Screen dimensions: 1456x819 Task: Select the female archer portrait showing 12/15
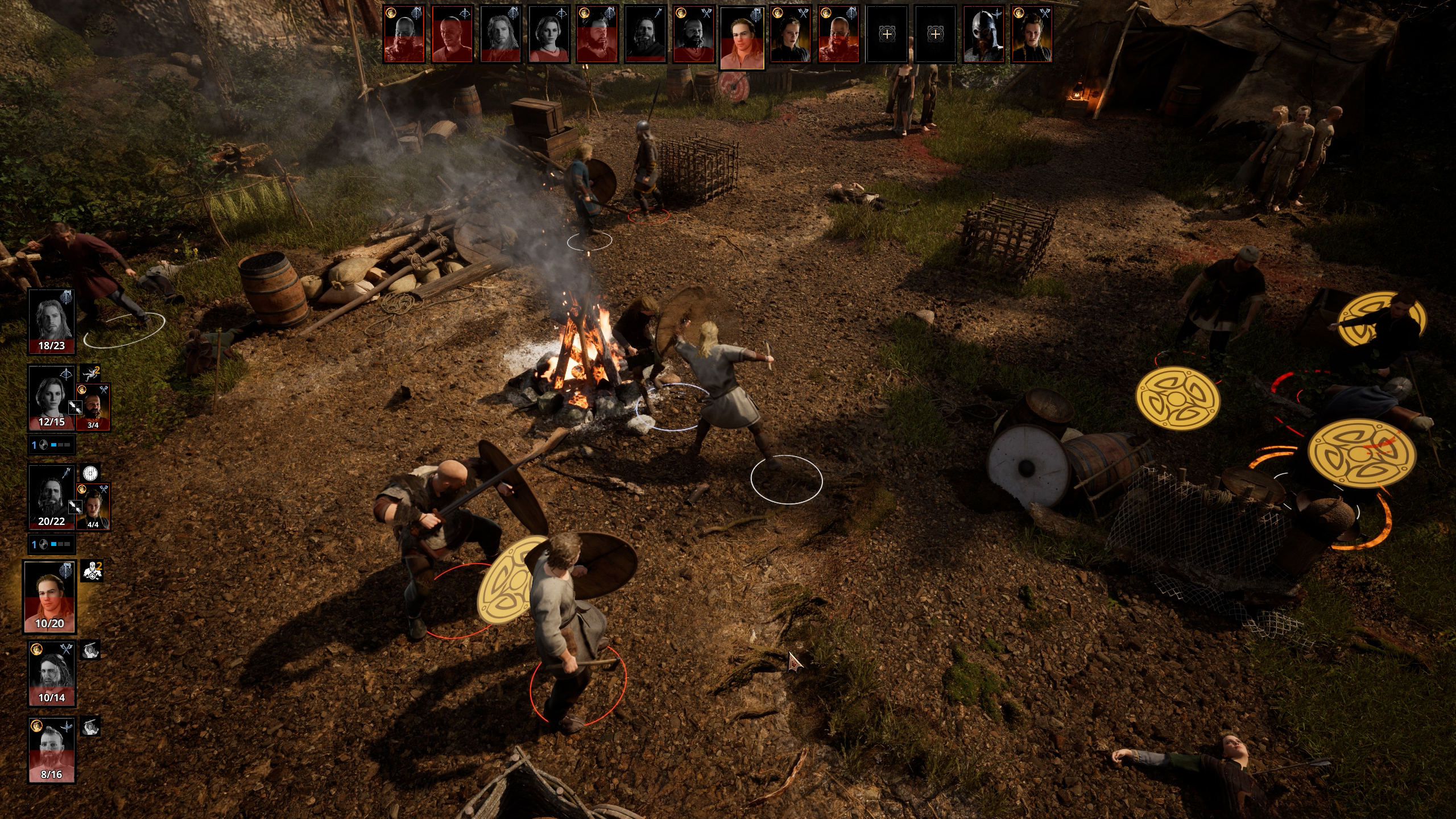click(x=51, y=397)
